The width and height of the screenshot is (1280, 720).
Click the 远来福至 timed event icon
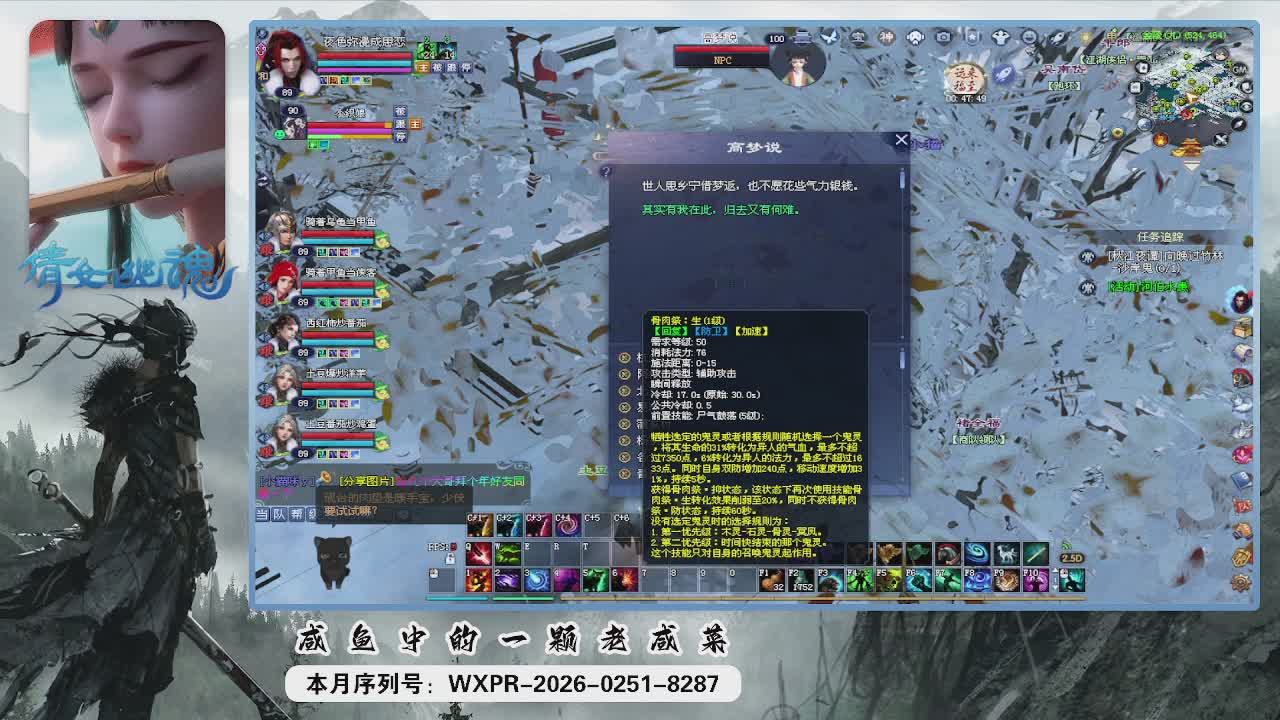coord(962,78)
